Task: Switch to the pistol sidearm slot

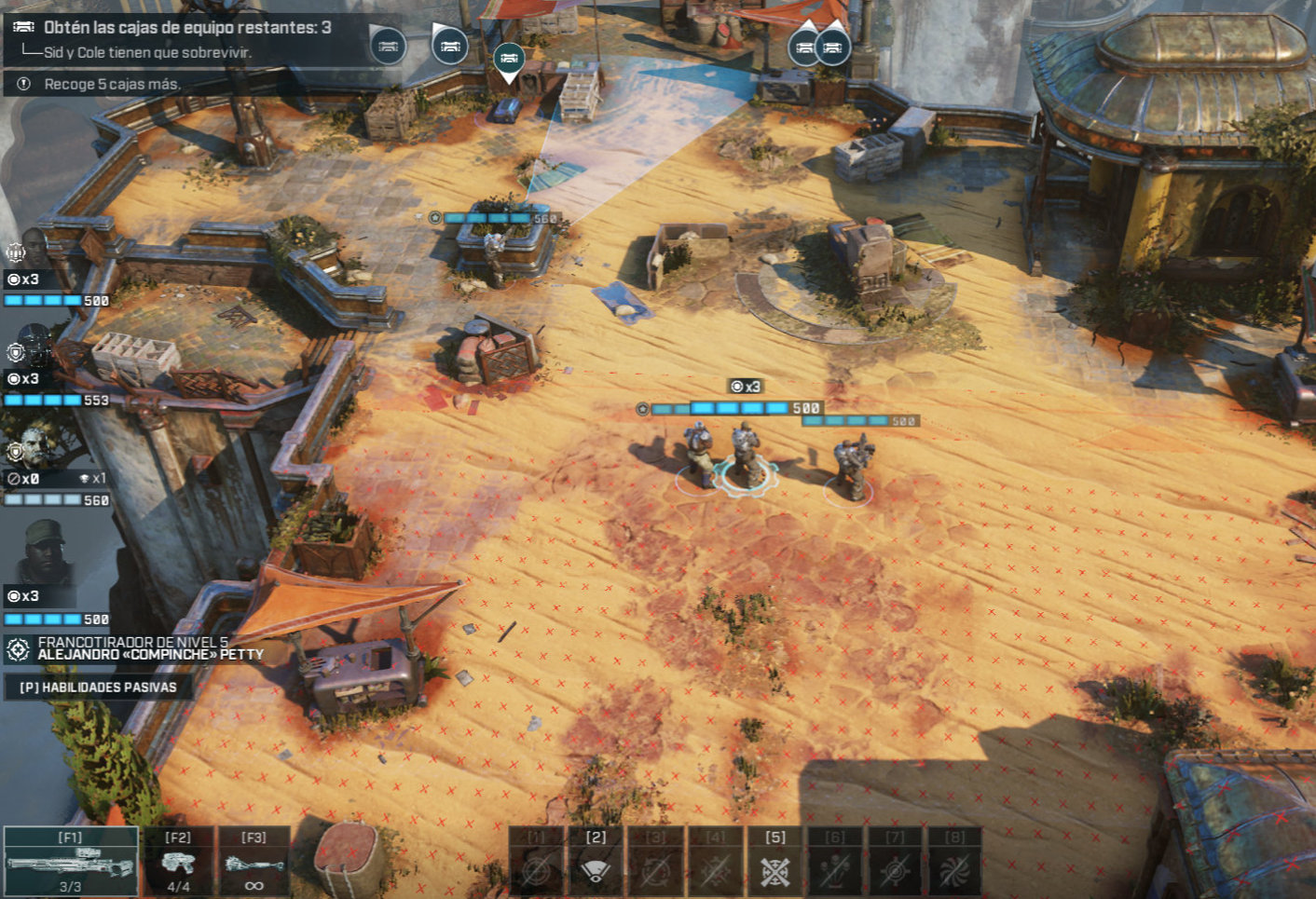Action: pyautogui.click(x=178, y=861)
